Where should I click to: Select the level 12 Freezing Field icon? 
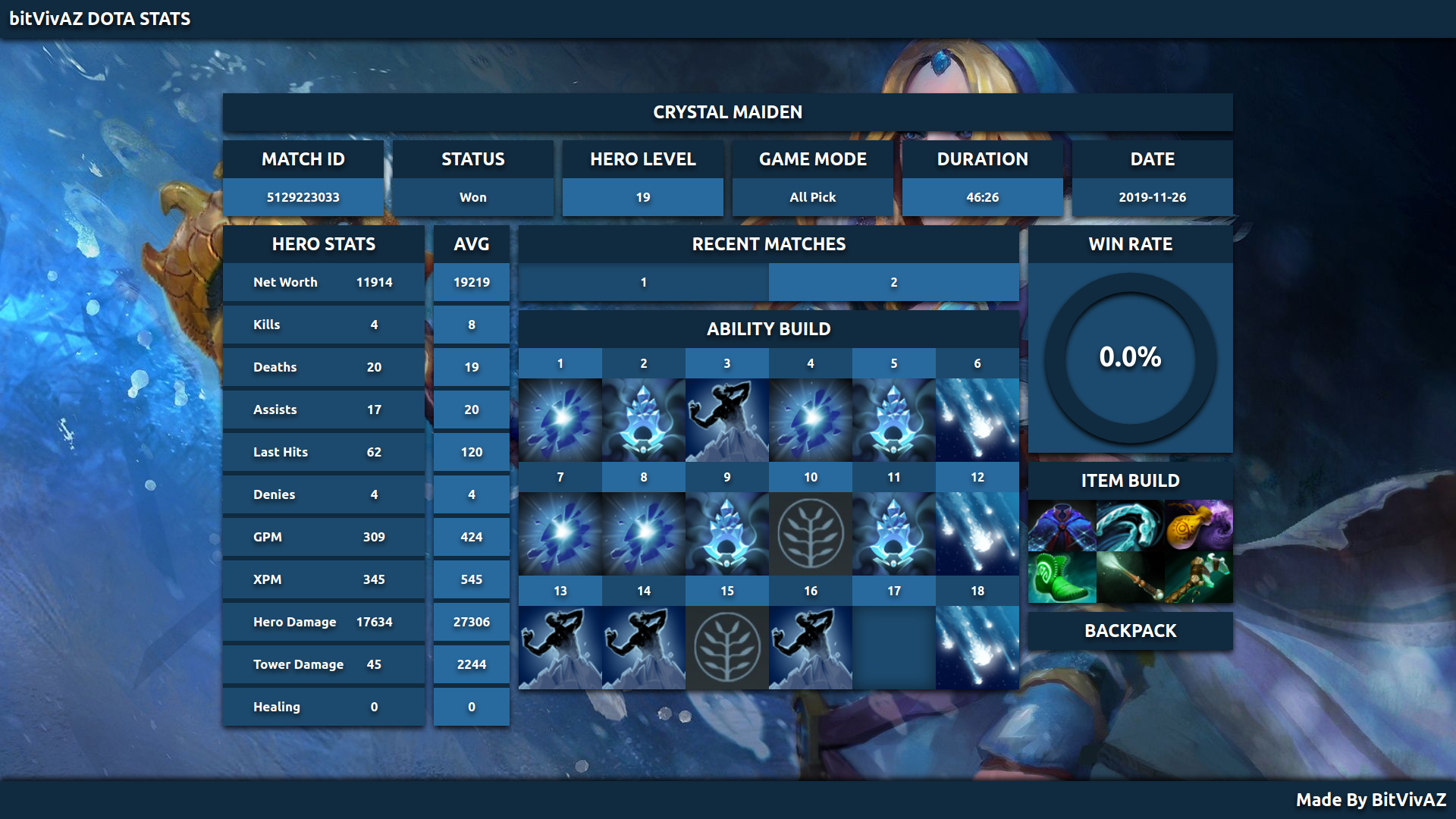[x=977, y=533]
